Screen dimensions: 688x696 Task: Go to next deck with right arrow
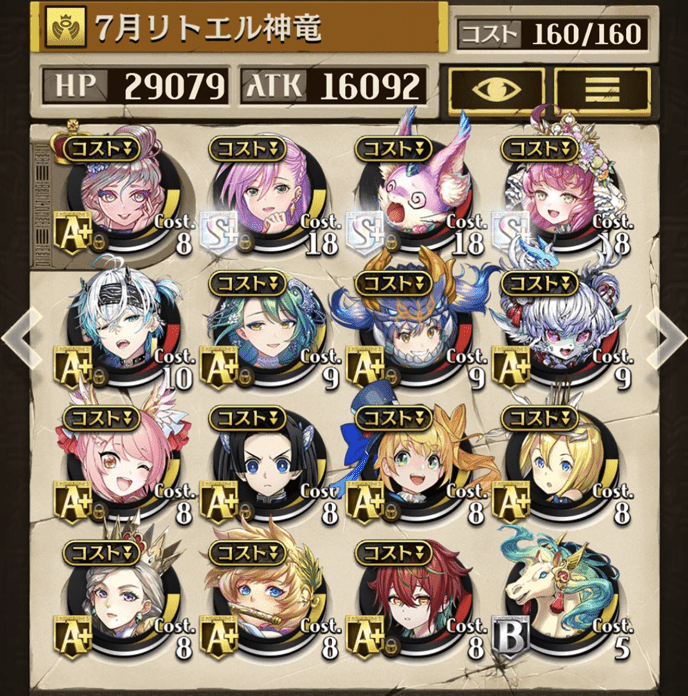point(666,340)
